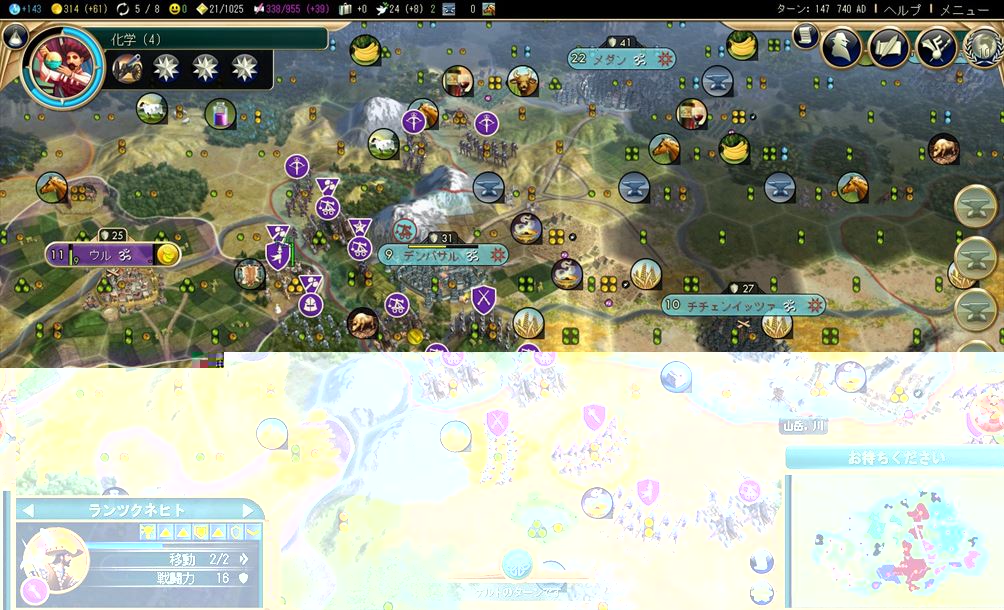Open the メニュー (Menu) in the top bar

965,9
